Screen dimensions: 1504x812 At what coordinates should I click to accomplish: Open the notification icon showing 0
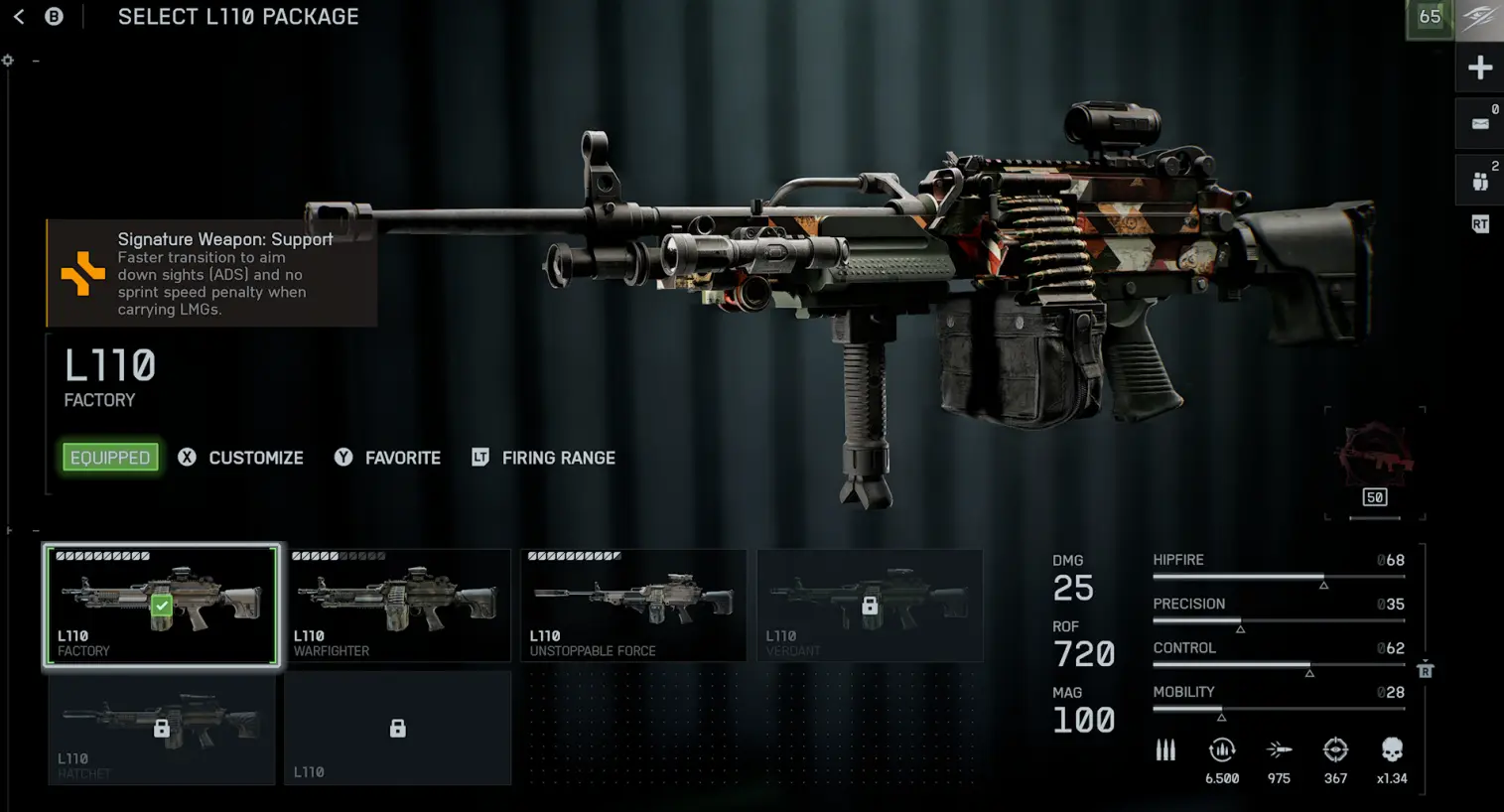tap(1479, 124)
